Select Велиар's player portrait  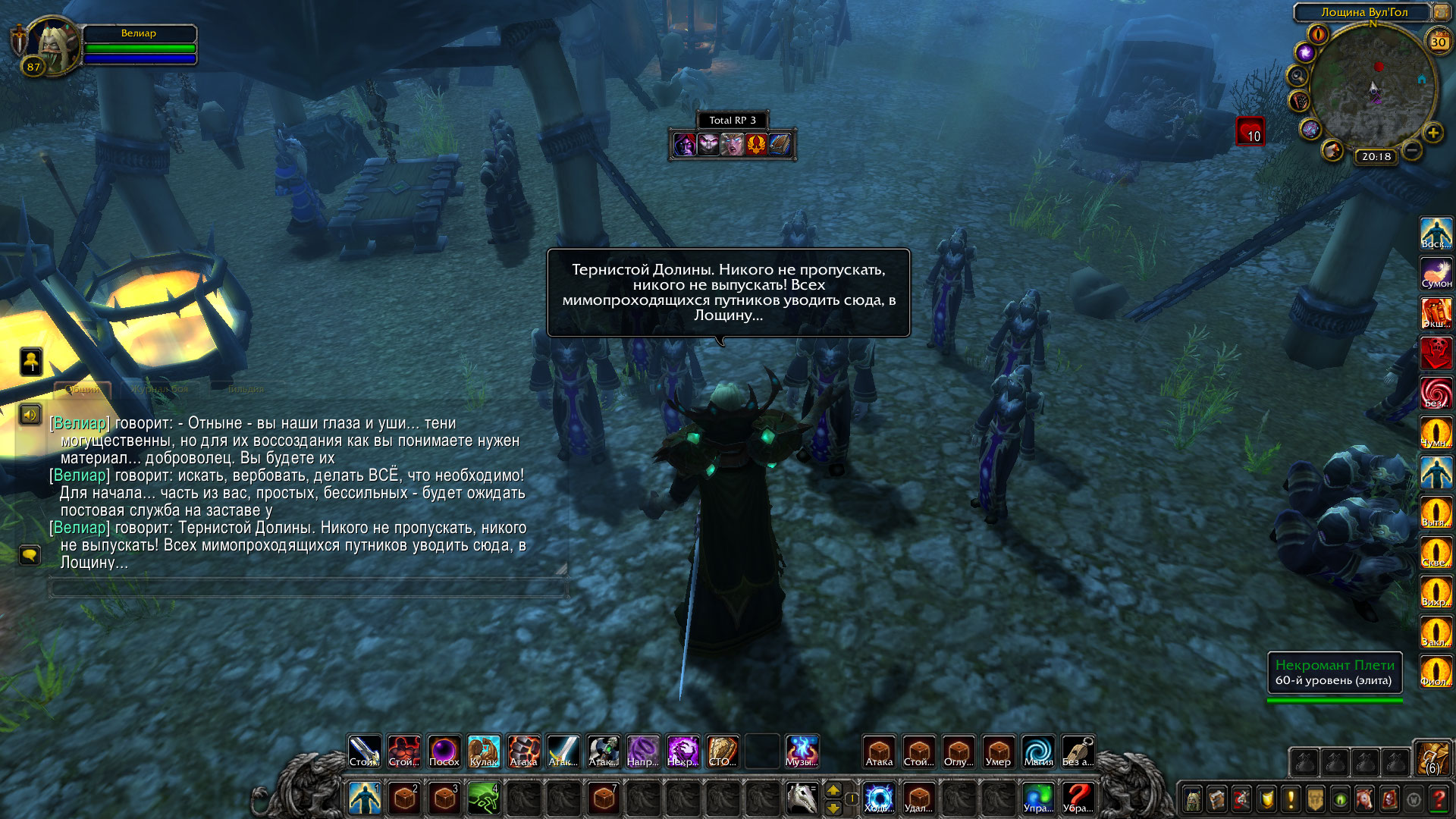tap(52, 44)
